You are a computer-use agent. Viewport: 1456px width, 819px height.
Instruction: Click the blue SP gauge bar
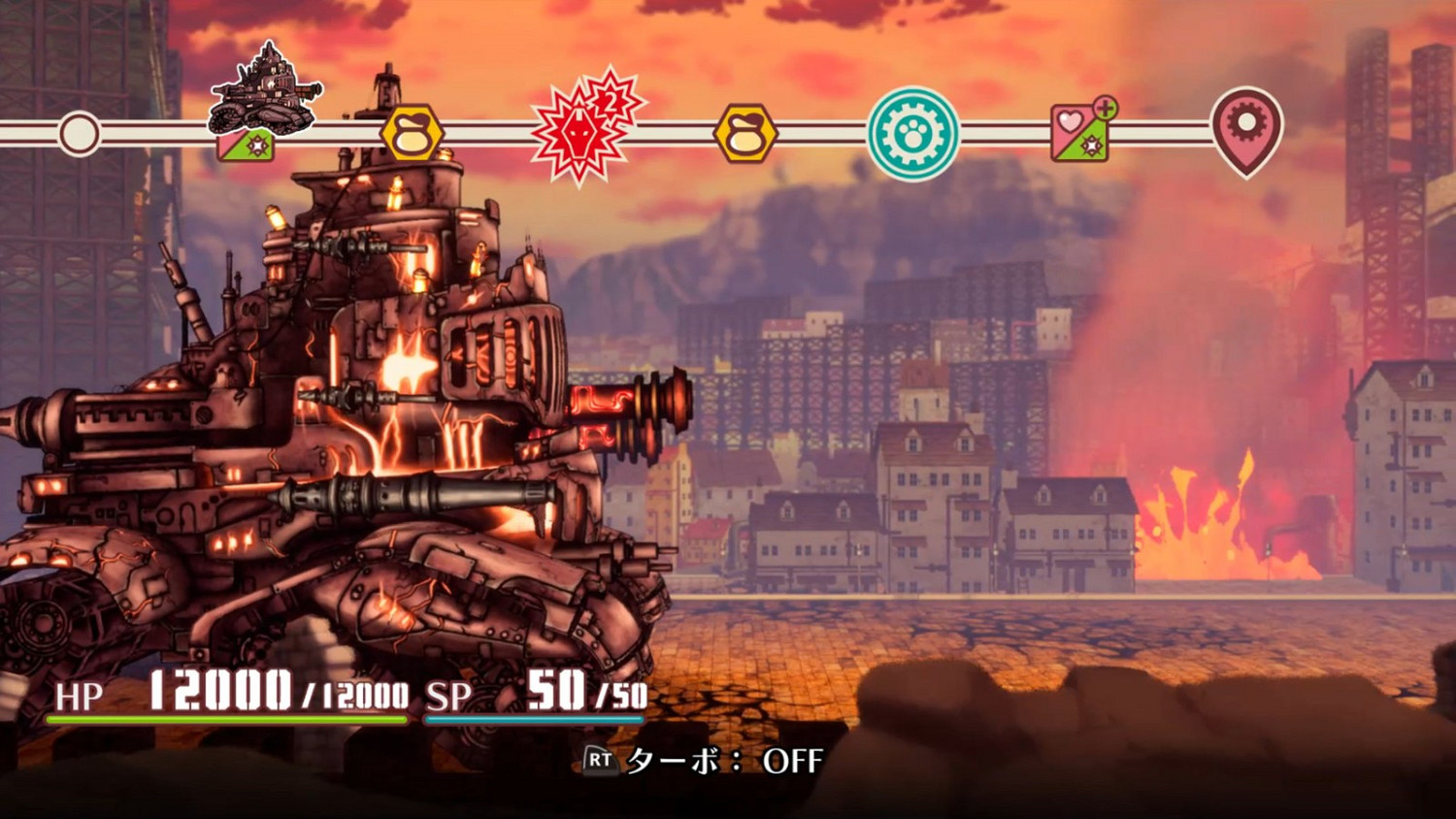534,720
